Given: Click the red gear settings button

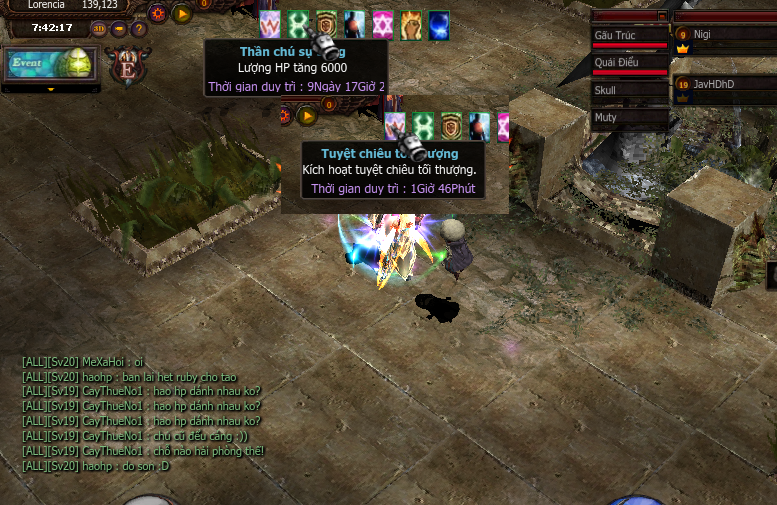Looking at the screenshot, I should tap(157, 14).
